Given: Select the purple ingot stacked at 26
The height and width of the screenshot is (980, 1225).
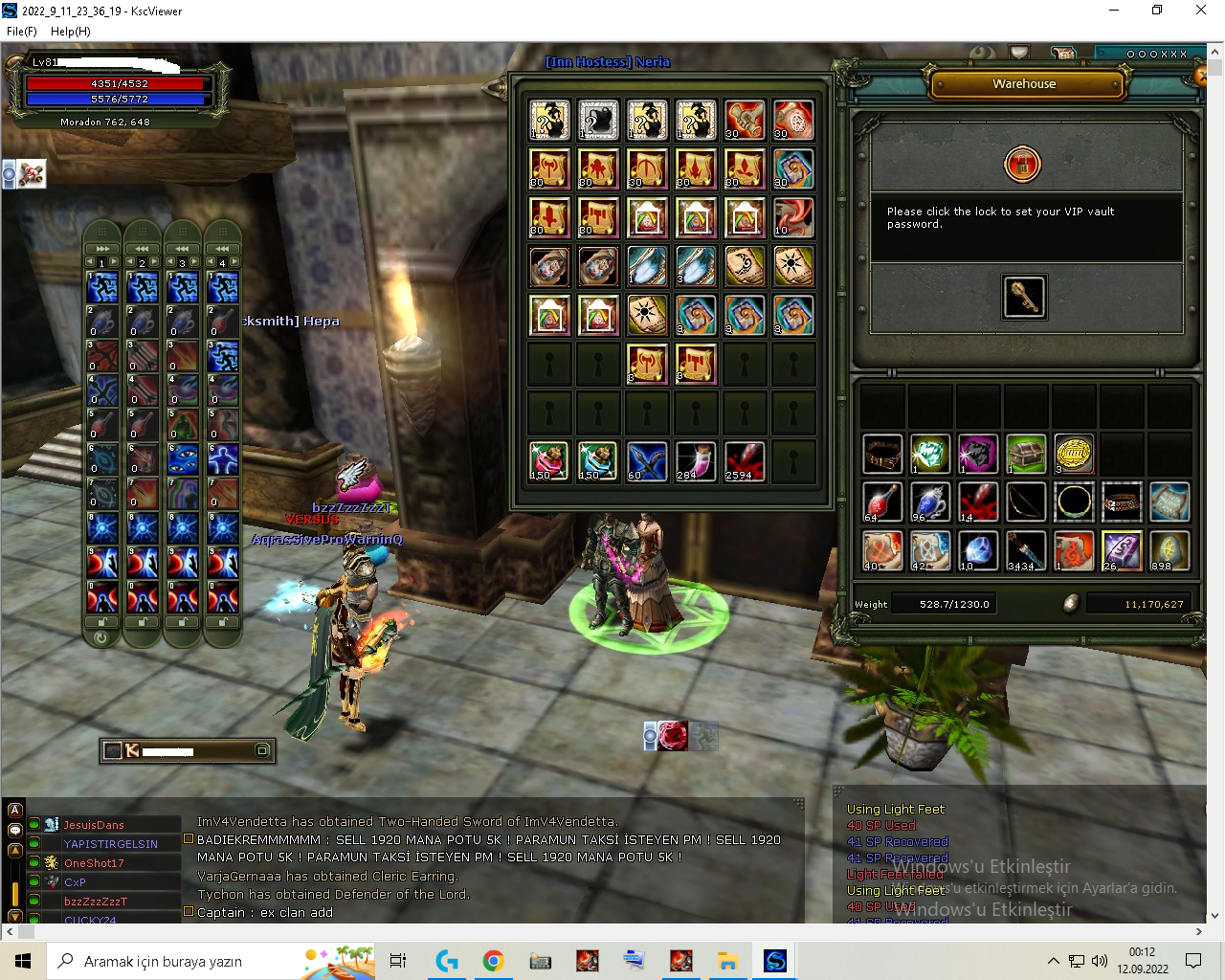Looking at the screenshot, I should coord(1122,550).
